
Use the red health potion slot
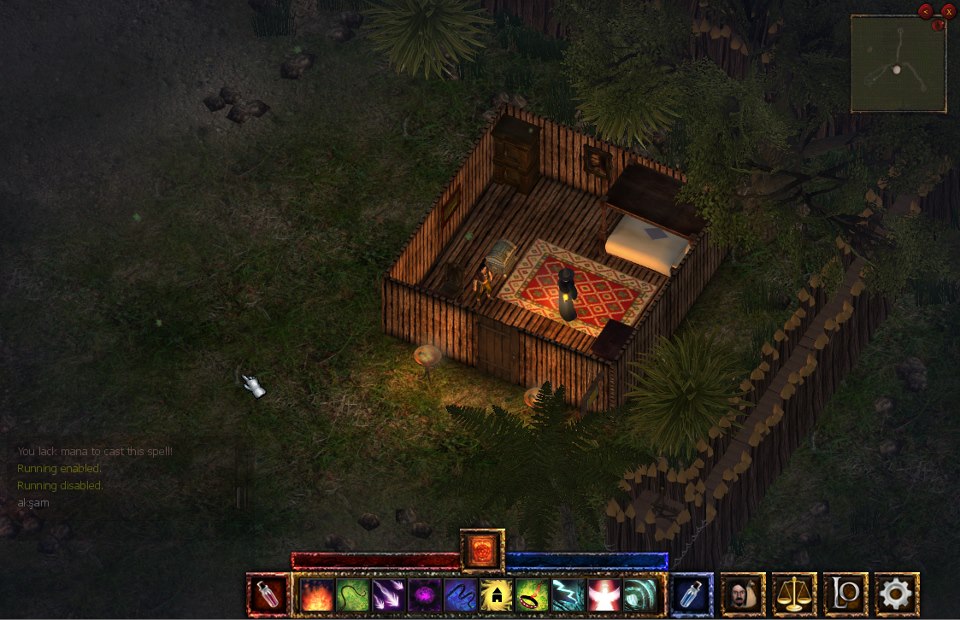coord(265,594)
